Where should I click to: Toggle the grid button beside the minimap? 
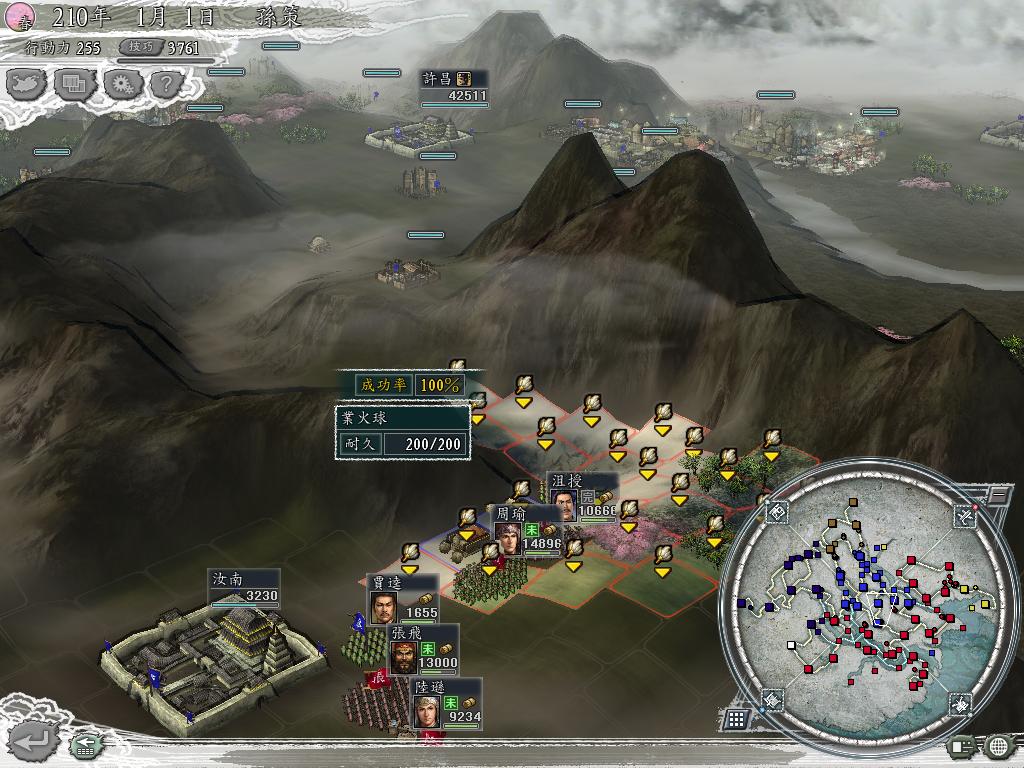point(736,718)
